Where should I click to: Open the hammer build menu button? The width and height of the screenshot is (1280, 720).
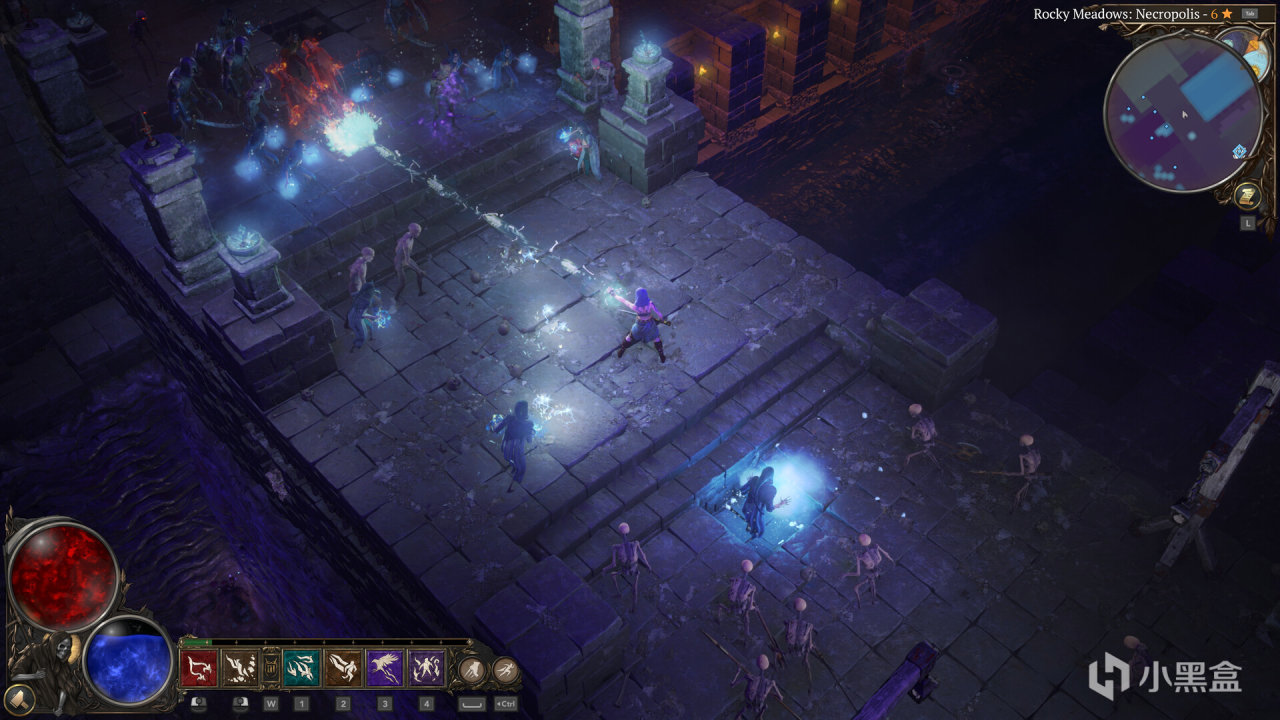point(19,697)
